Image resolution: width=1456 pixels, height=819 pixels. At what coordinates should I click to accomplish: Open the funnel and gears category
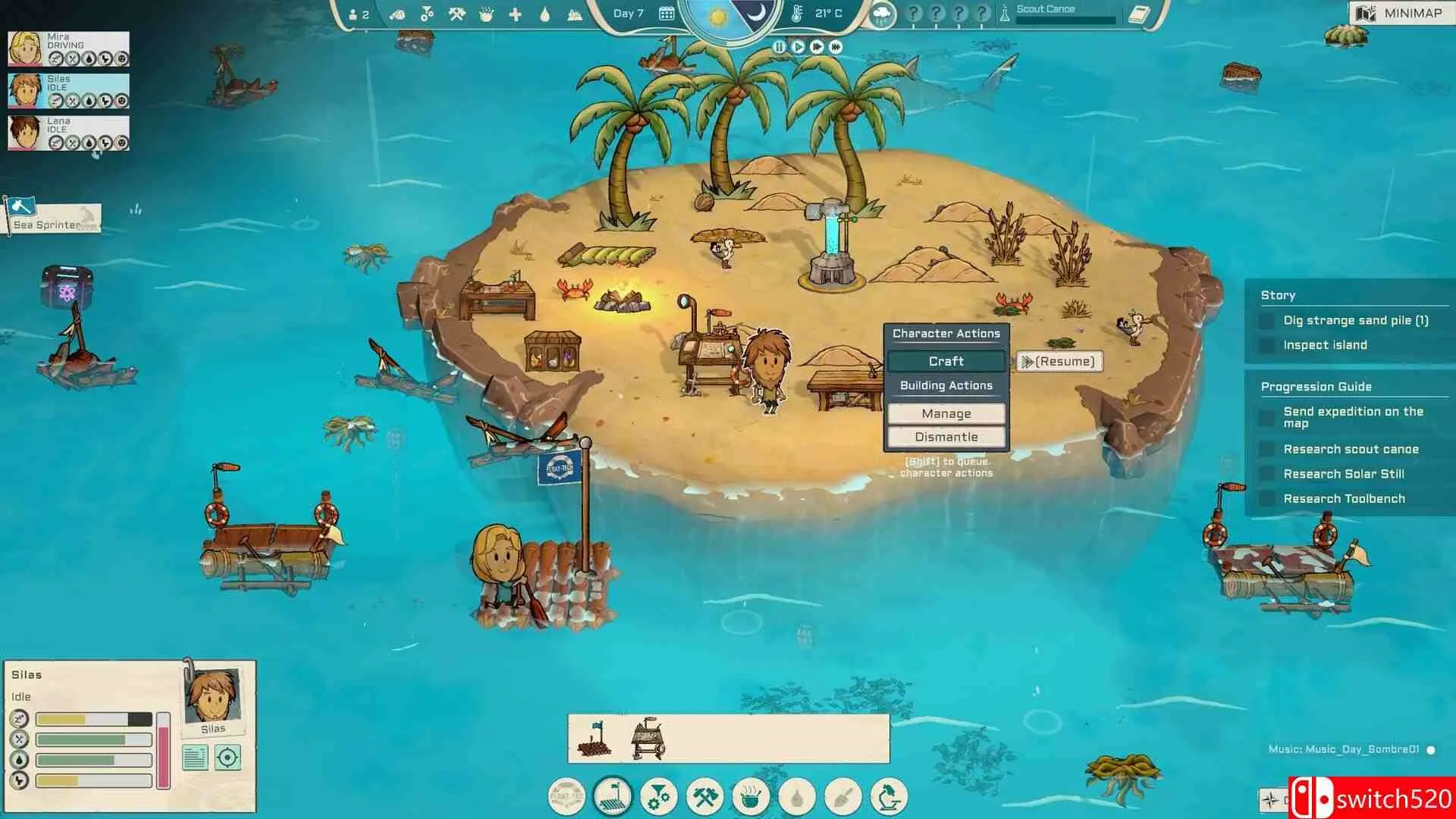coord(658,797)
